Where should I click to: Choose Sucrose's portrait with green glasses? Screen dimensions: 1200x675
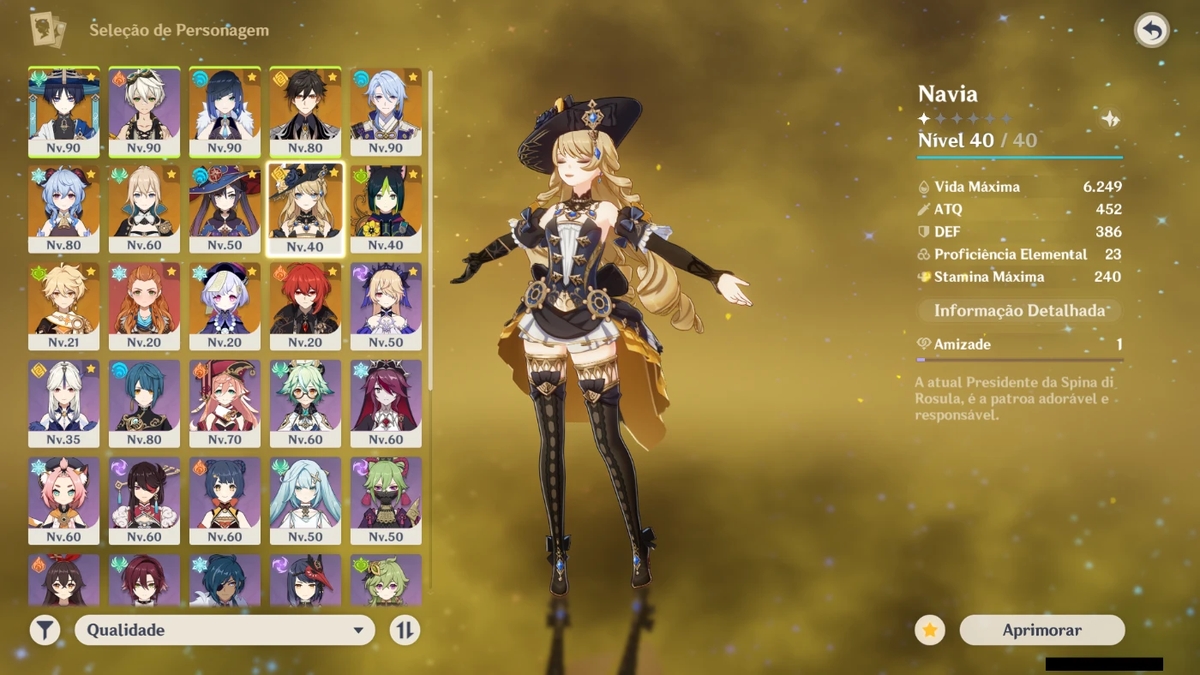[x=305, y=402]
